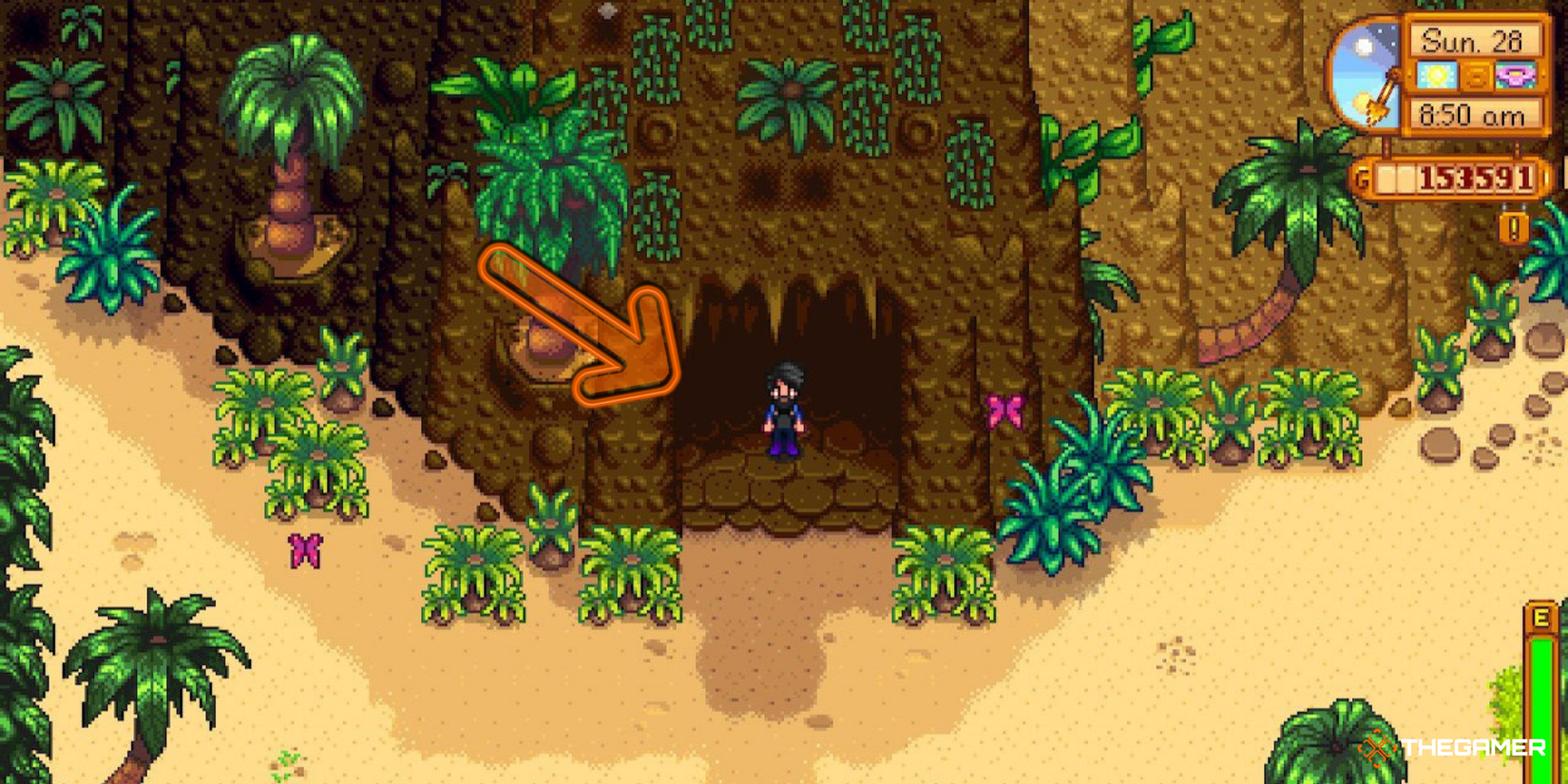This screenshot has height=784, width=1568.
Task: Click the G symbol on money display
Action: [x=1359, y=177]
